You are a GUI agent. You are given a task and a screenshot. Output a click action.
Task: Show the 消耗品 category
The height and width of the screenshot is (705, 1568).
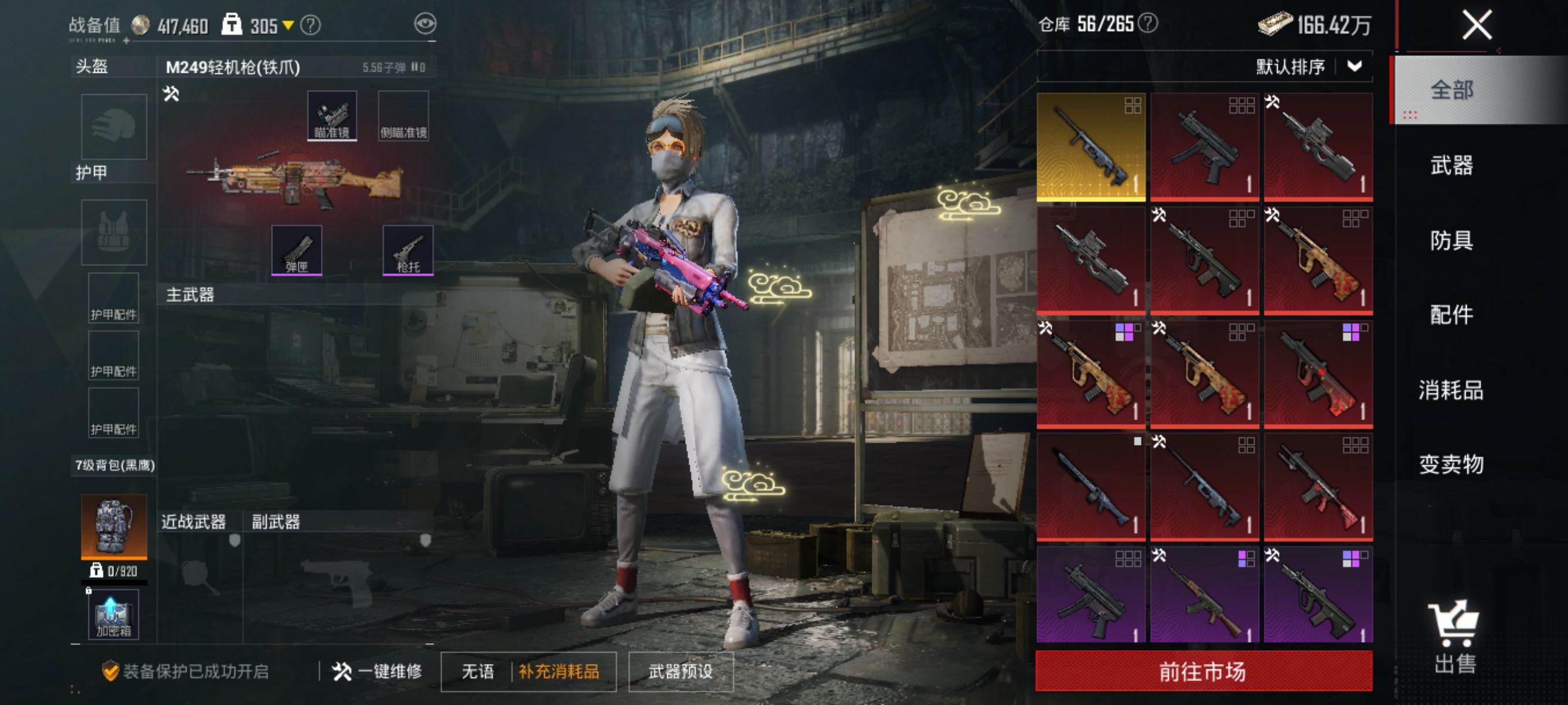(x=1451, y=390)
